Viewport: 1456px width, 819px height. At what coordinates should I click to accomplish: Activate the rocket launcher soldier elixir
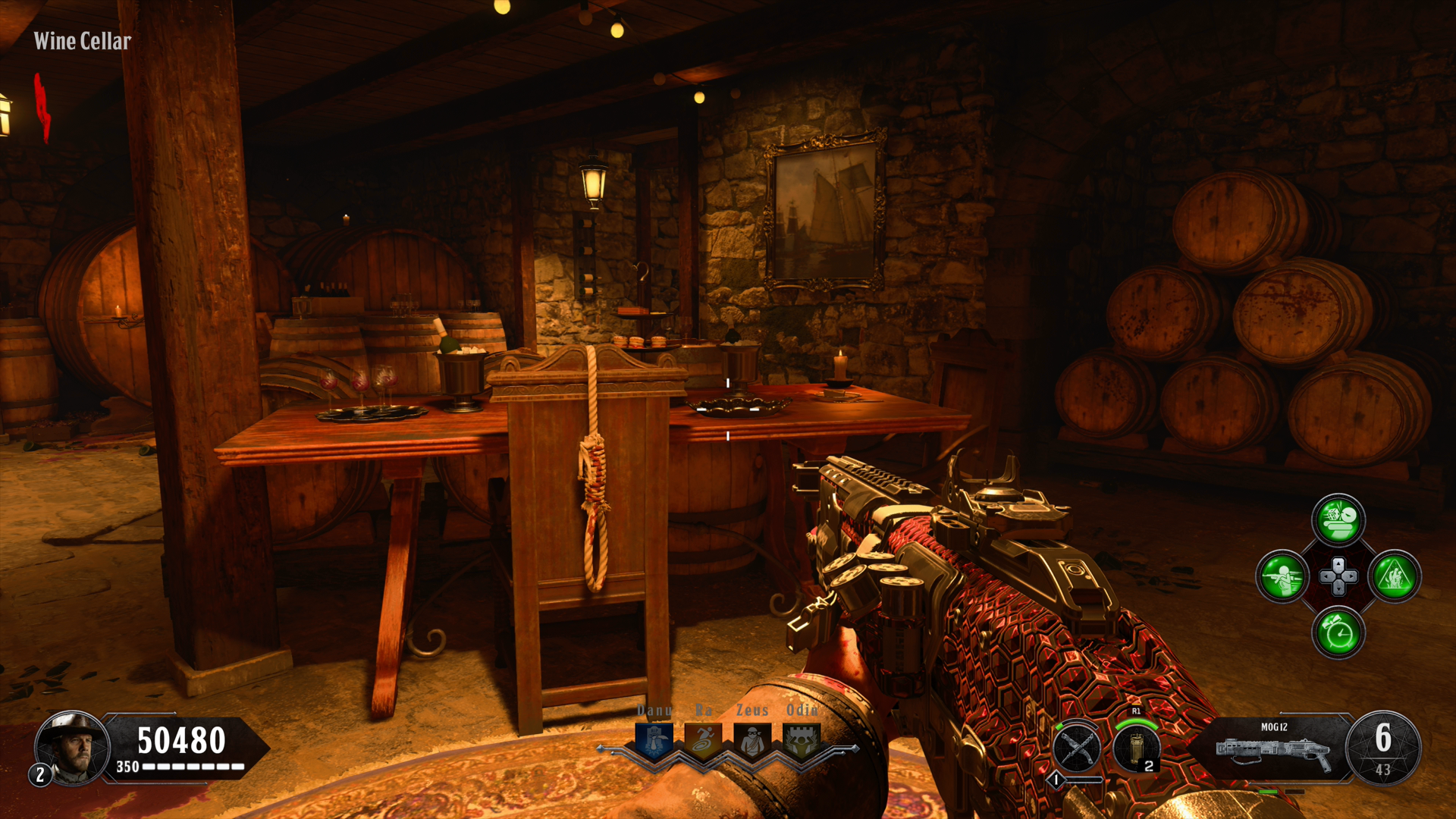pyautogui.click(x=1282, y=576)
